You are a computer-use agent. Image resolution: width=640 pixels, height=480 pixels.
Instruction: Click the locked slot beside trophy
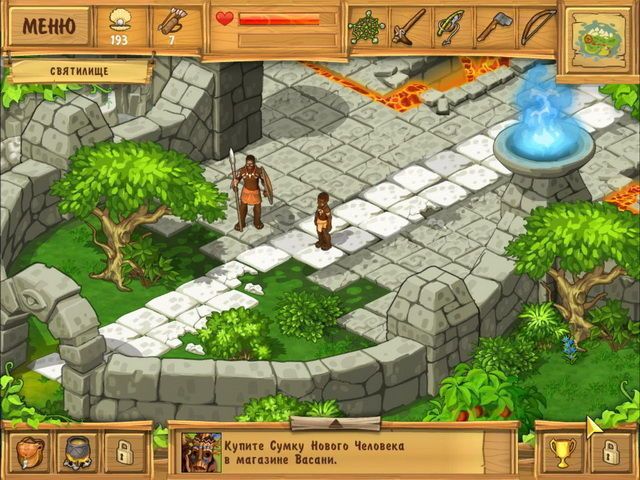click(609, 451)
